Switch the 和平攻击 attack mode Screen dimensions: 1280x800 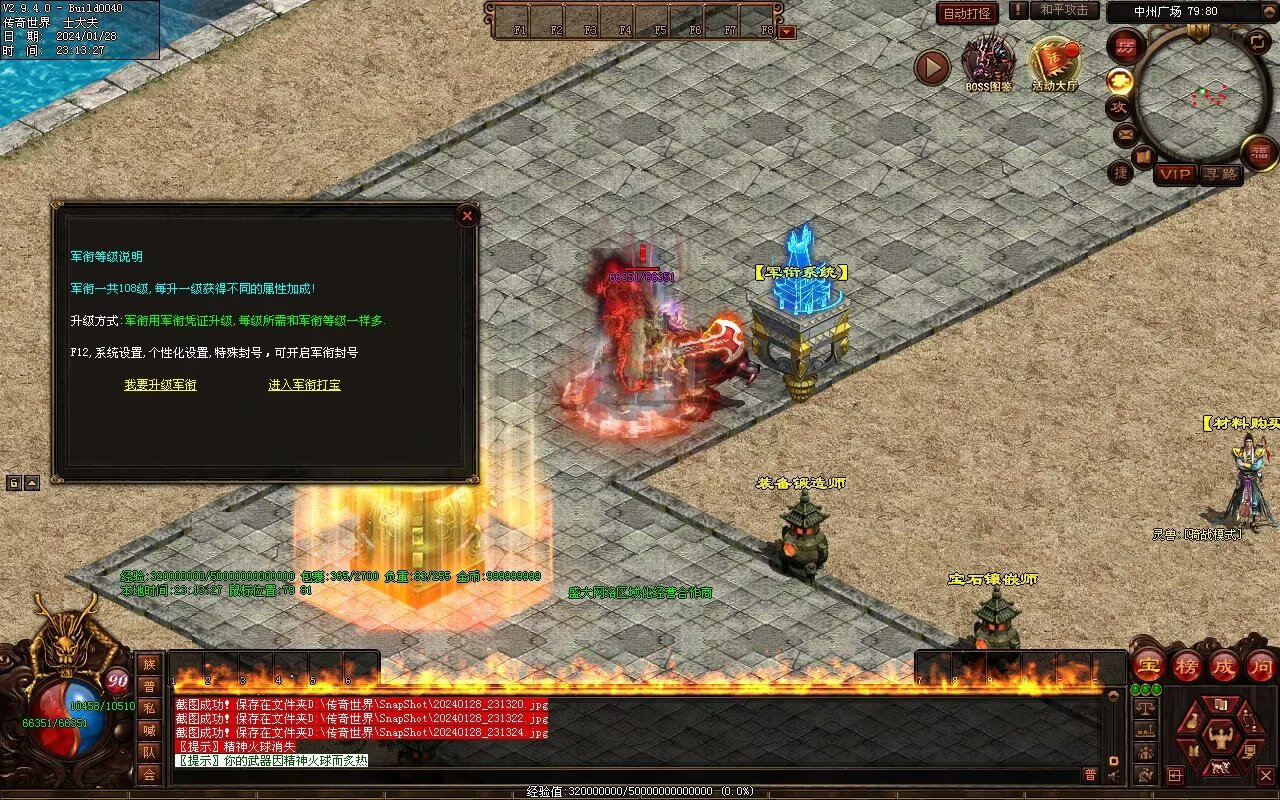click(x=1063, y=10)
